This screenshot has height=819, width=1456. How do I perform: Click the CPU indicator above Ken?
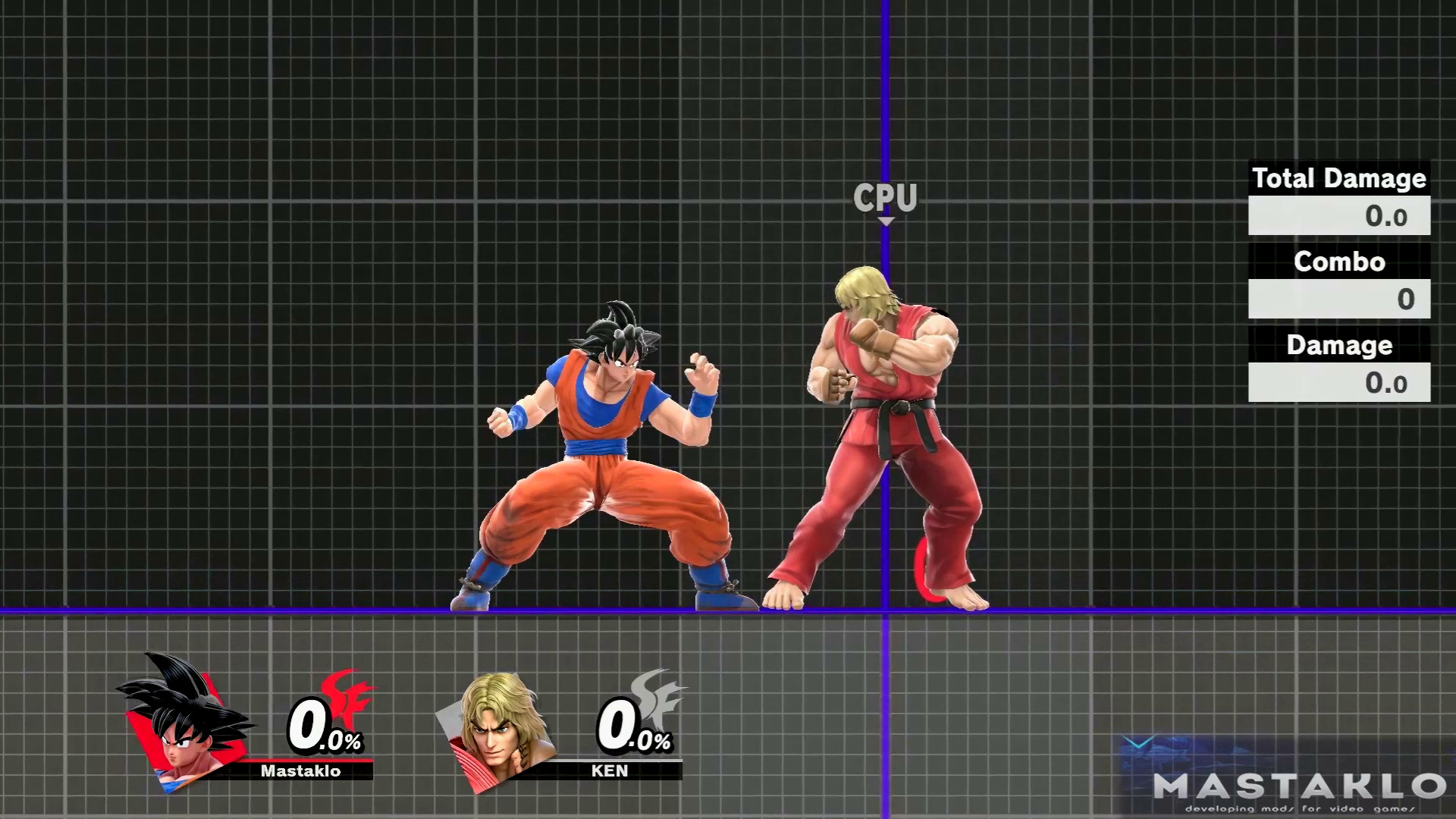point(886,196)
